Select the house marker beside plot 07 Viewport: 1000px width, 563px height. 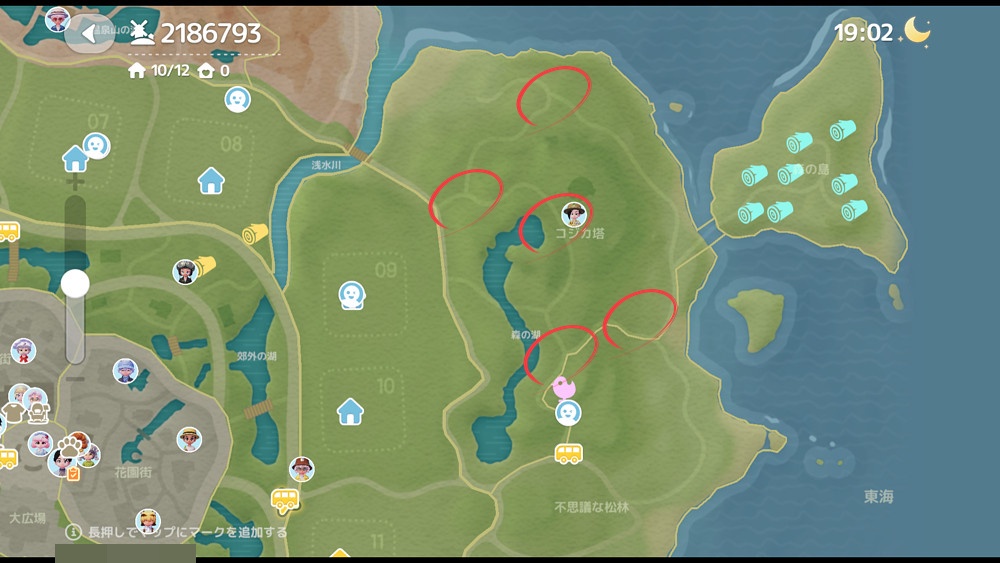75,158
